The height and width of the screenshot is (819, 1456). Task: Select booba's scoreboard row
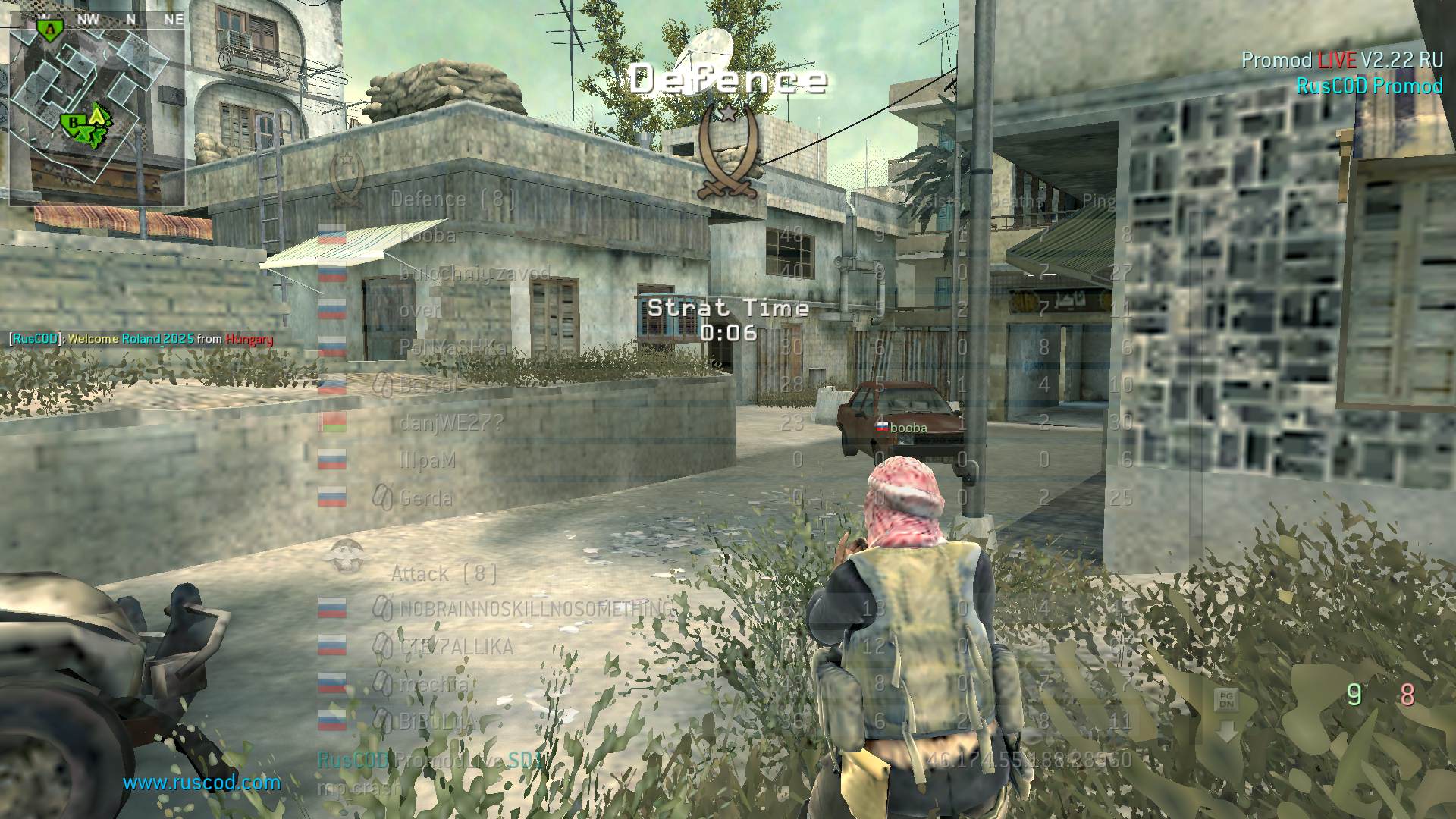click(428, 236)
